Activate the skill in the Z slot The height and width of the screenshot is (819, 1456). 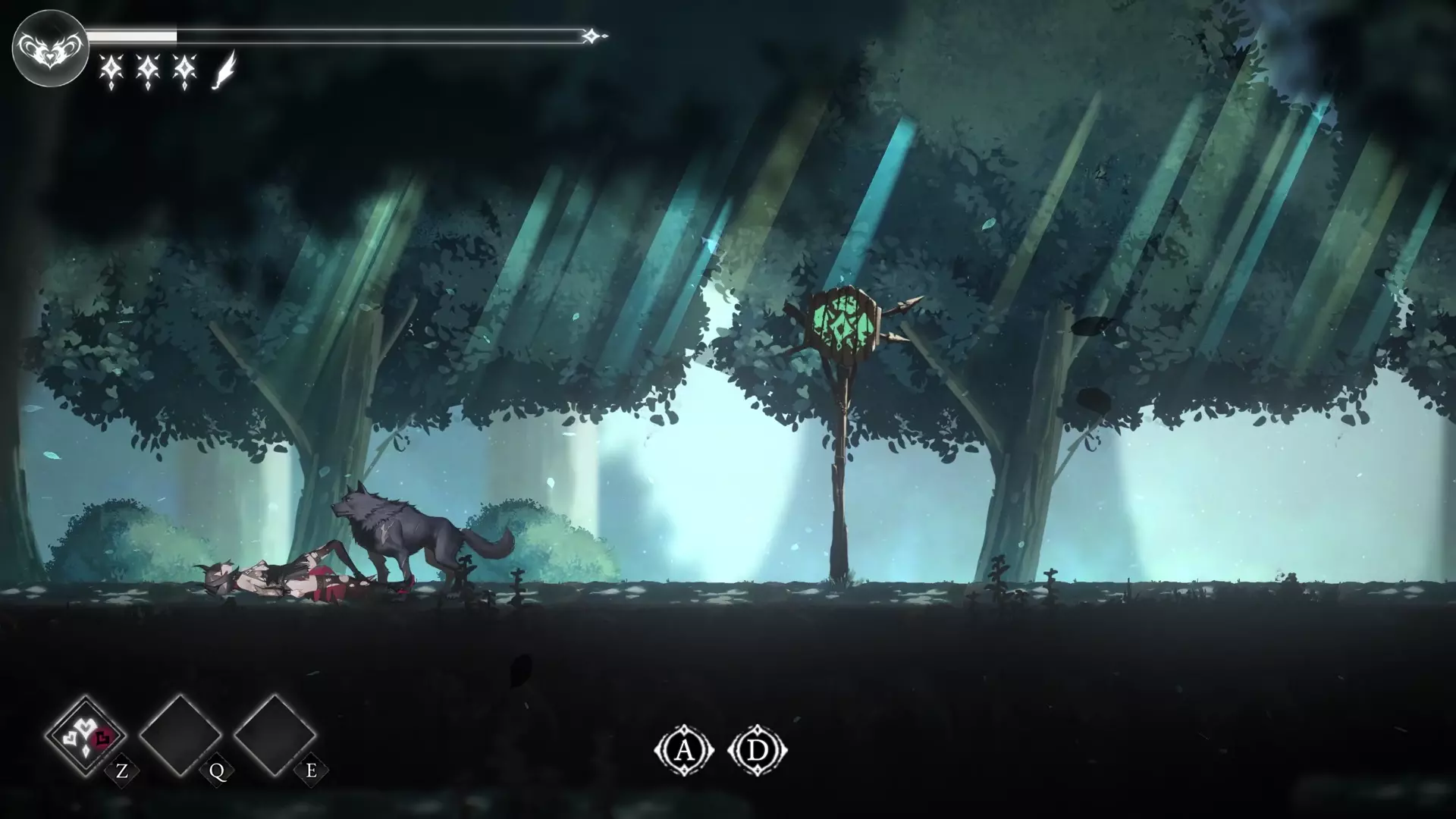click(86, 734)
